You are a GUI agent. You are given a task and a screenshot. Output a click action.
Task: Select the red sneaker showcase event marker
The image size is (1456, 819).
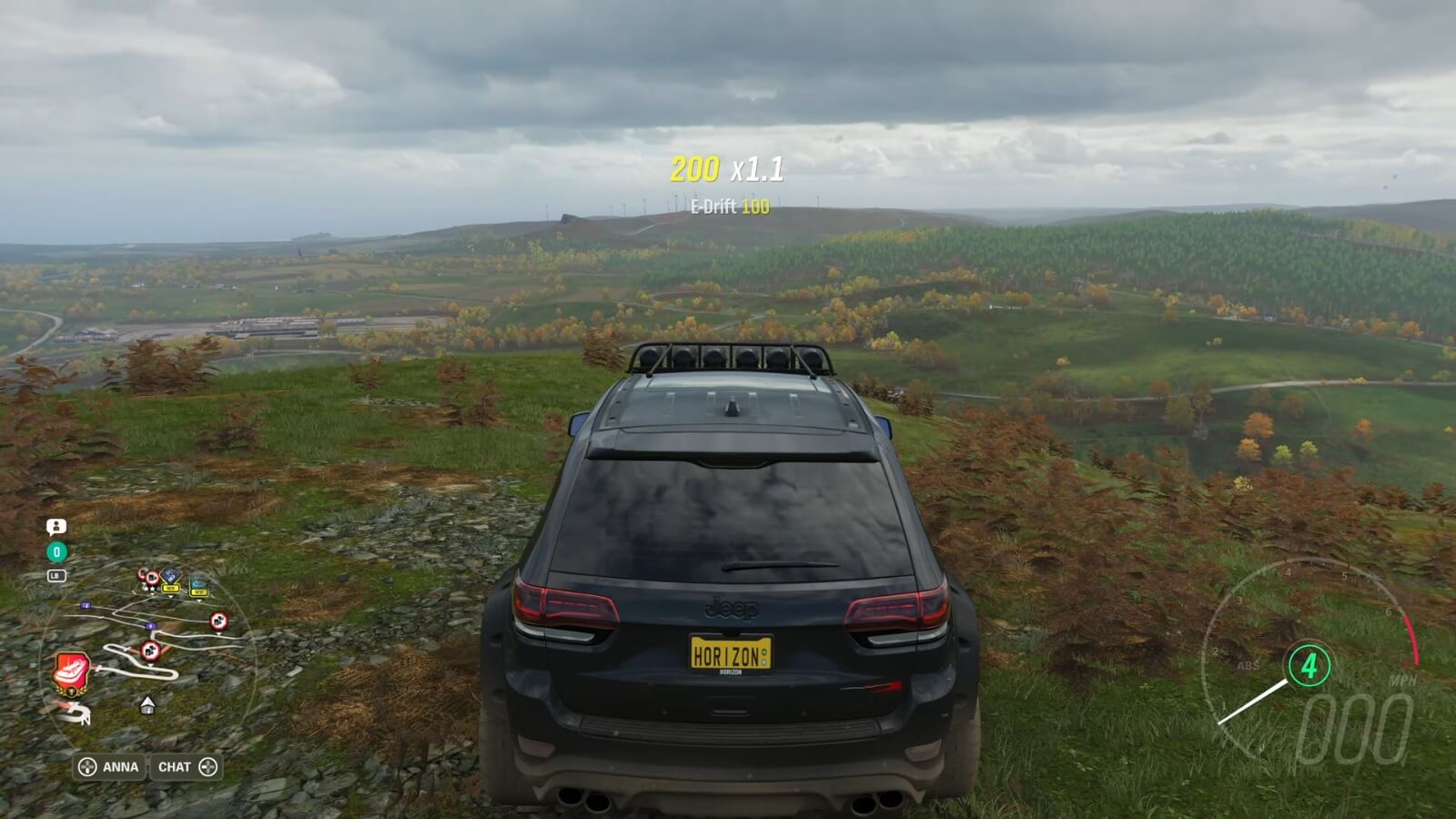click(71, 671)
